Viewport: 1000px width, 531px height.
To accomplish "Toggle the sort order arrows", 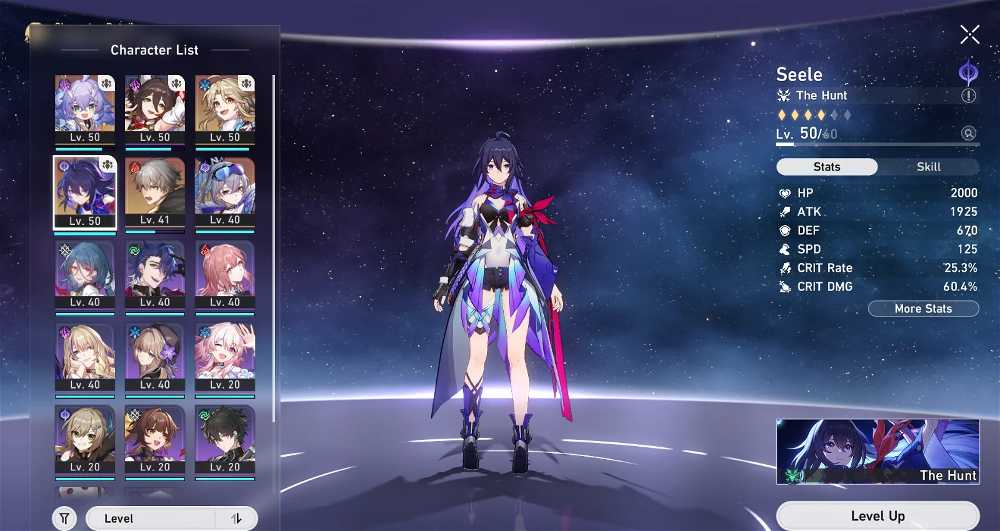I will (x=237, y=518).
